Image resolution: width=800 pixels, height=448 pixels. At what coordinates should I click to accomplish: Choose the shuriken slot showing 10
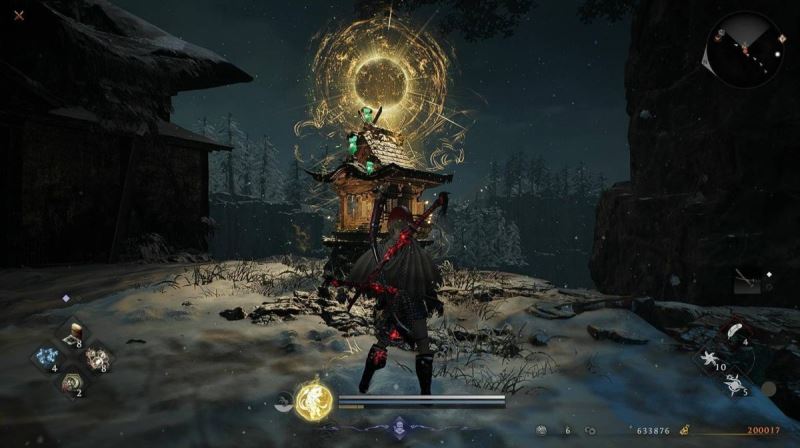tap(712, 357)
